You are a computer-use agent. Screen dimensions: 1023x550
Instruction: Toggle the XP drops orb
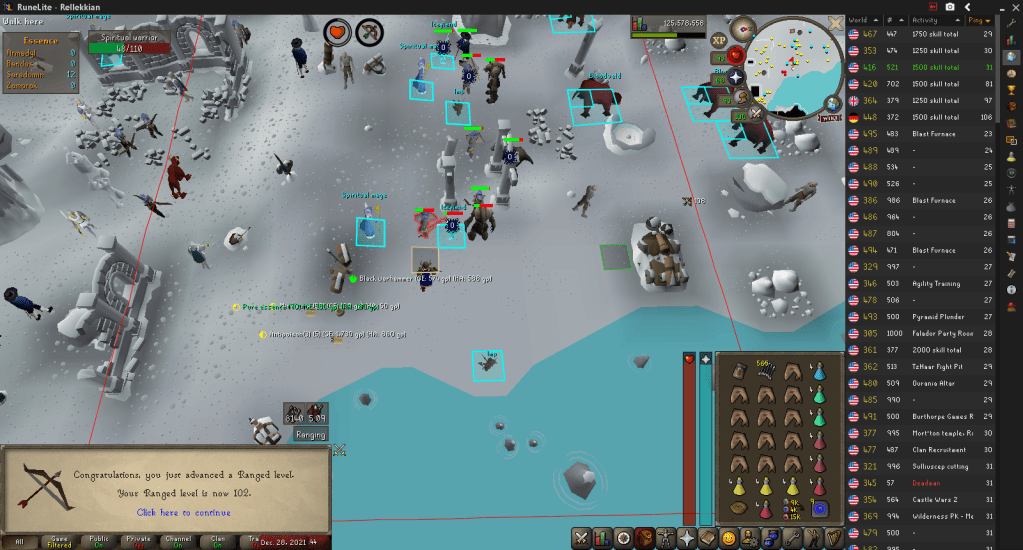click(719, 40)
